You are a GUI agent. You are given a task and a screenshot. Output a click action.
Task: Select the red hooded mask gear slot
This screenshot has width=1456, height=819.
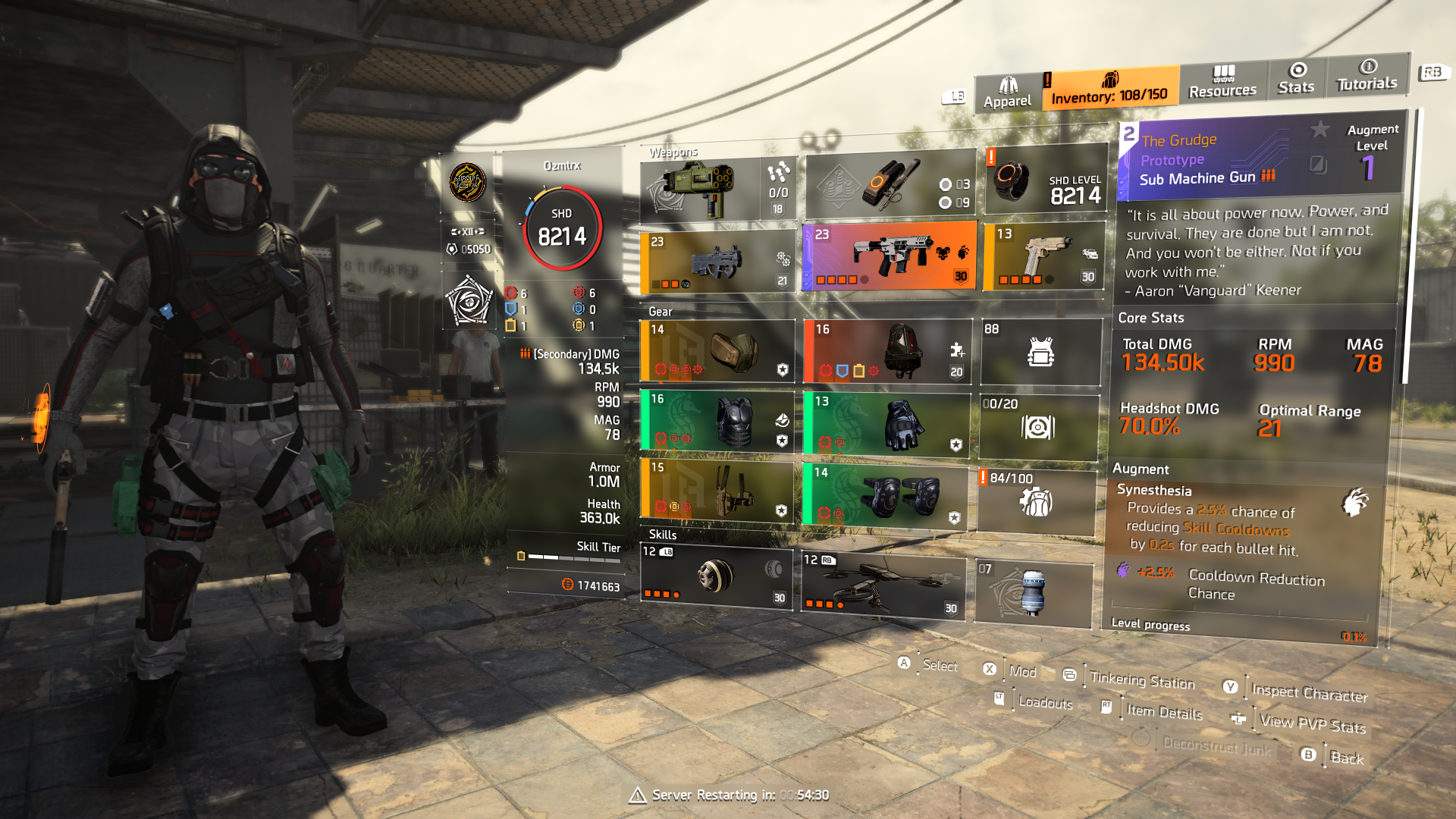point(887,351)
